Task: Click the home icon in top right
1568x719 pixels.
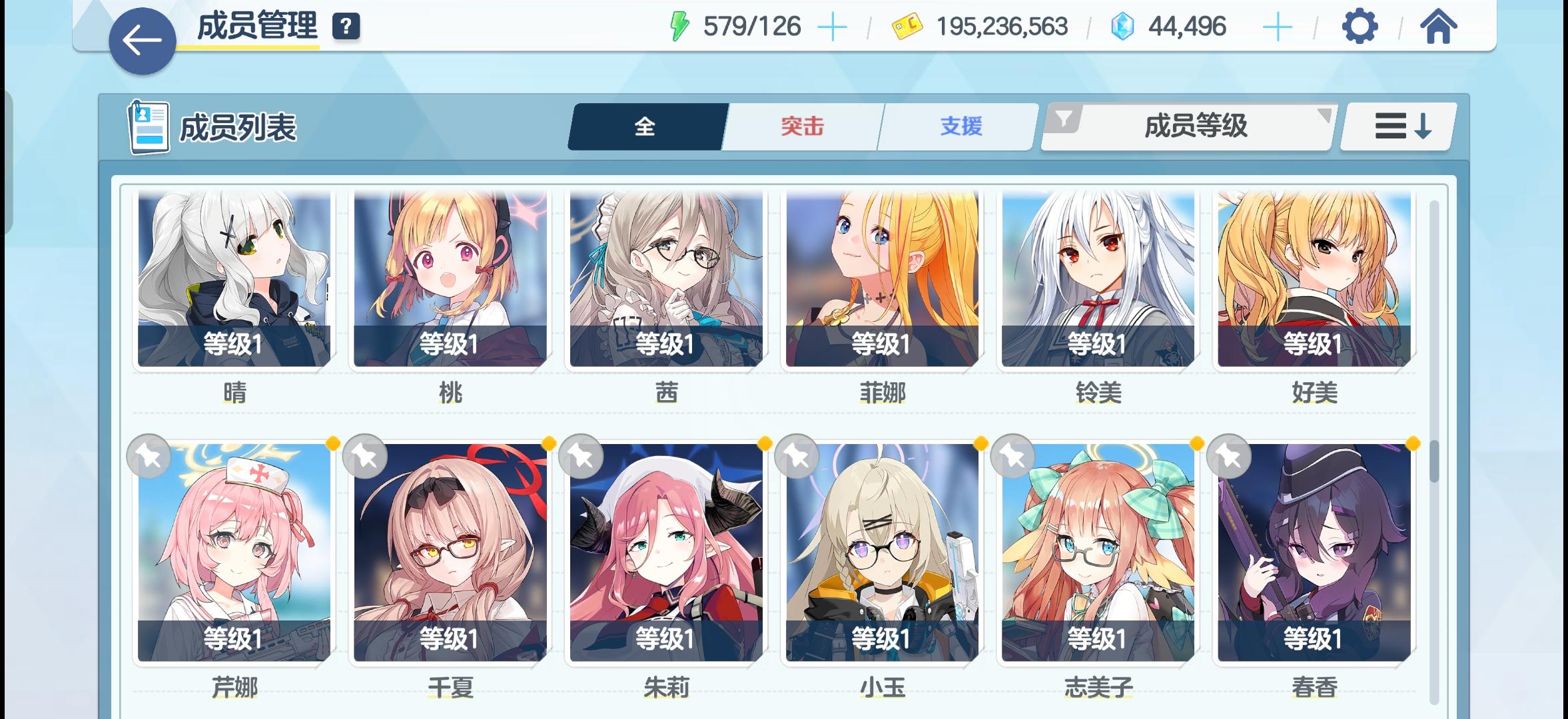Action: point(1439,27)
